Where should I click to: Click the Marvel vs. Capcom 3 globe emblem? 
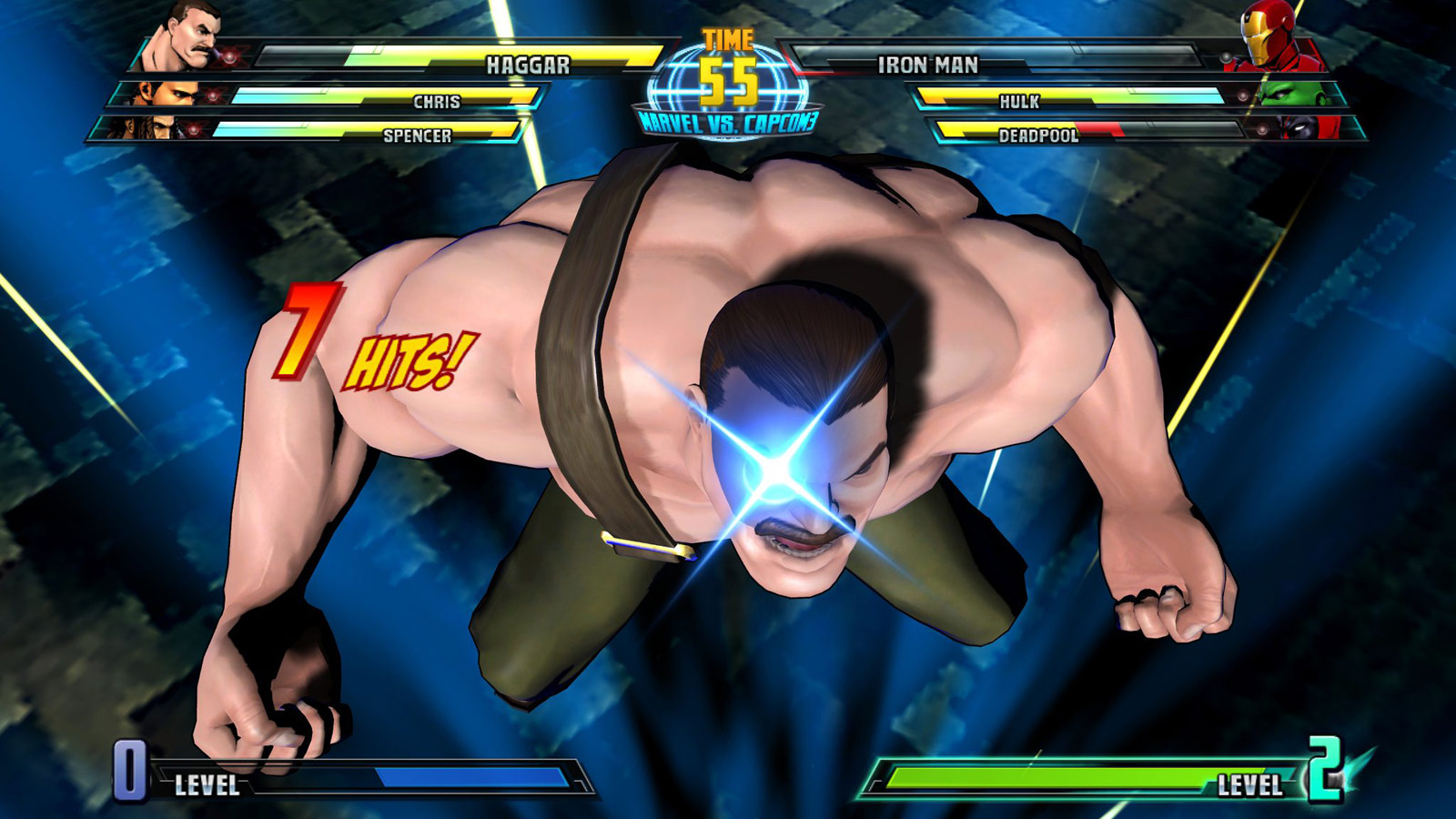(728, 98)
